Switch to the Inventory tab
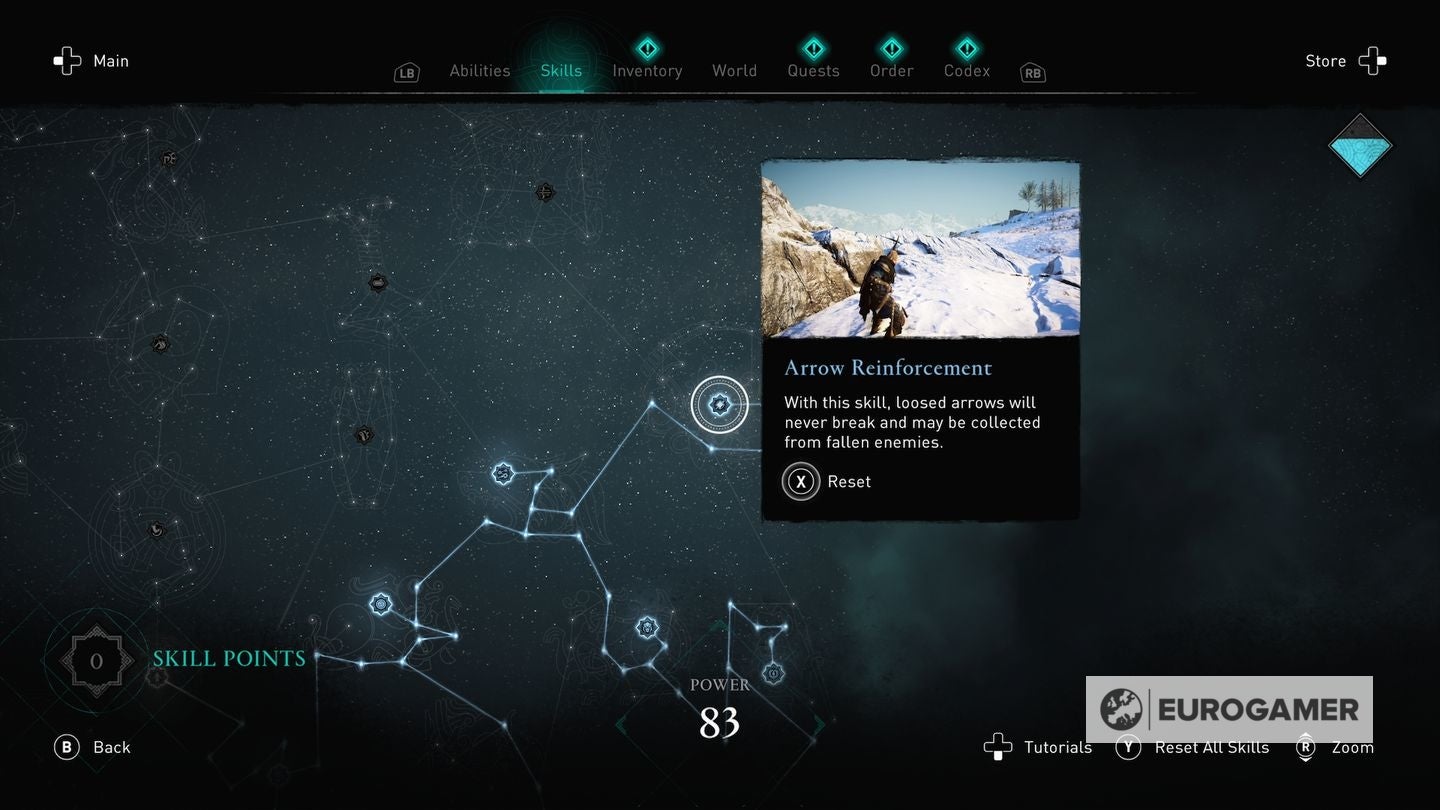This screenshot has height=810, width=1440. [647, 70]
